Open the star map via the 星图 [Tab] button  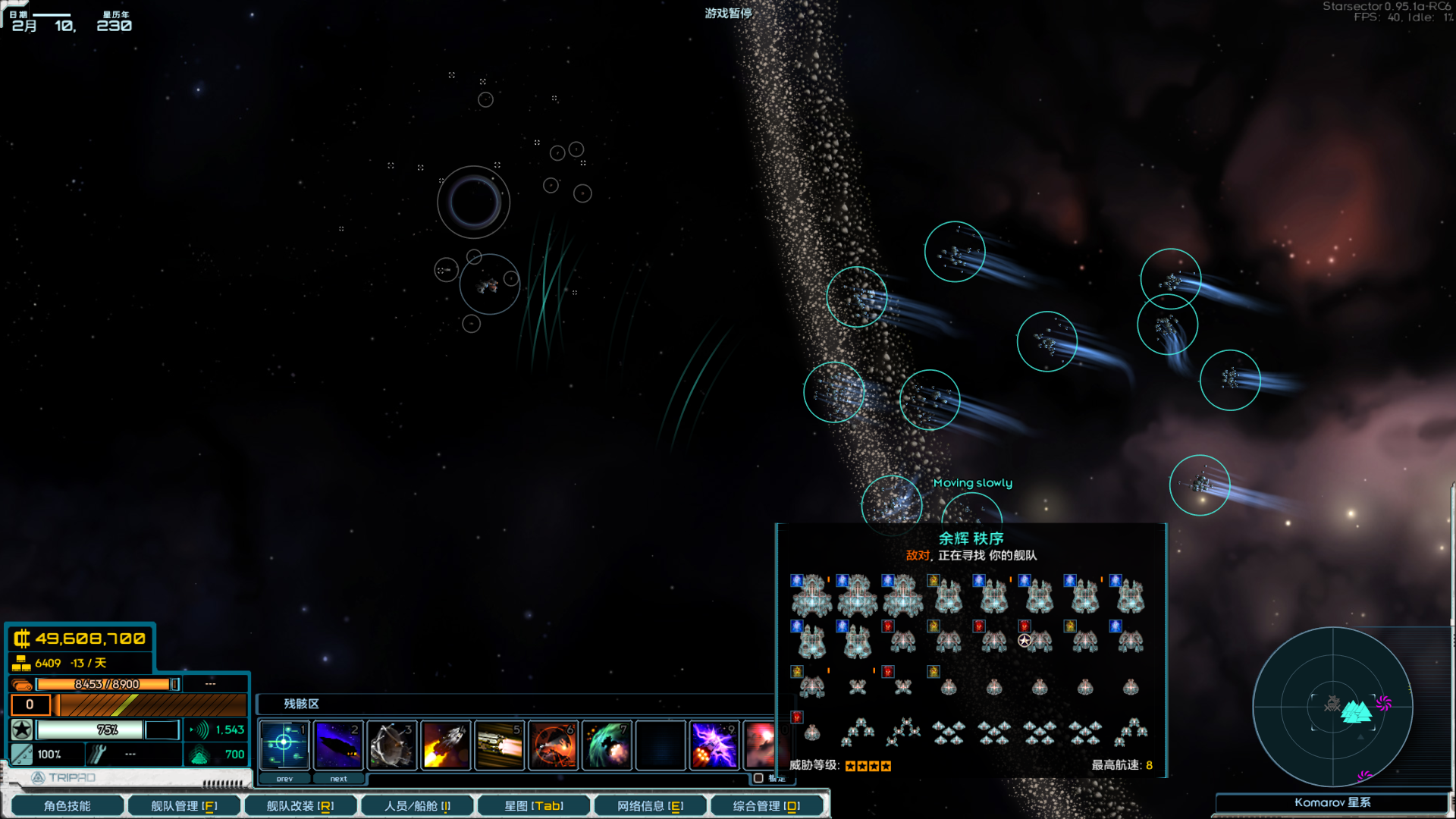533,805
